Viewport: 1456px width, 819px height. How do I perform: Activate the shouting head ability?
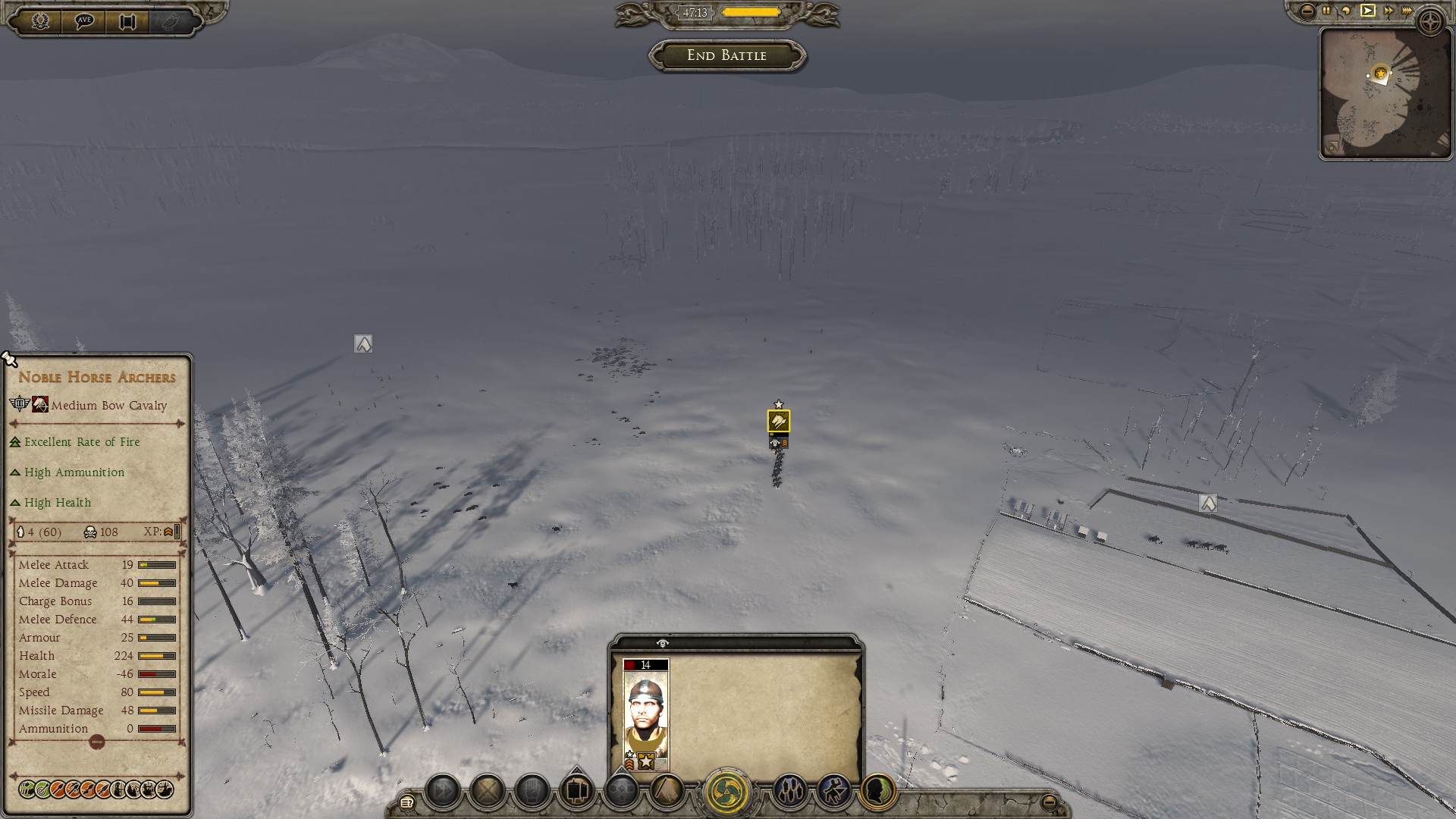click(877, 791)
